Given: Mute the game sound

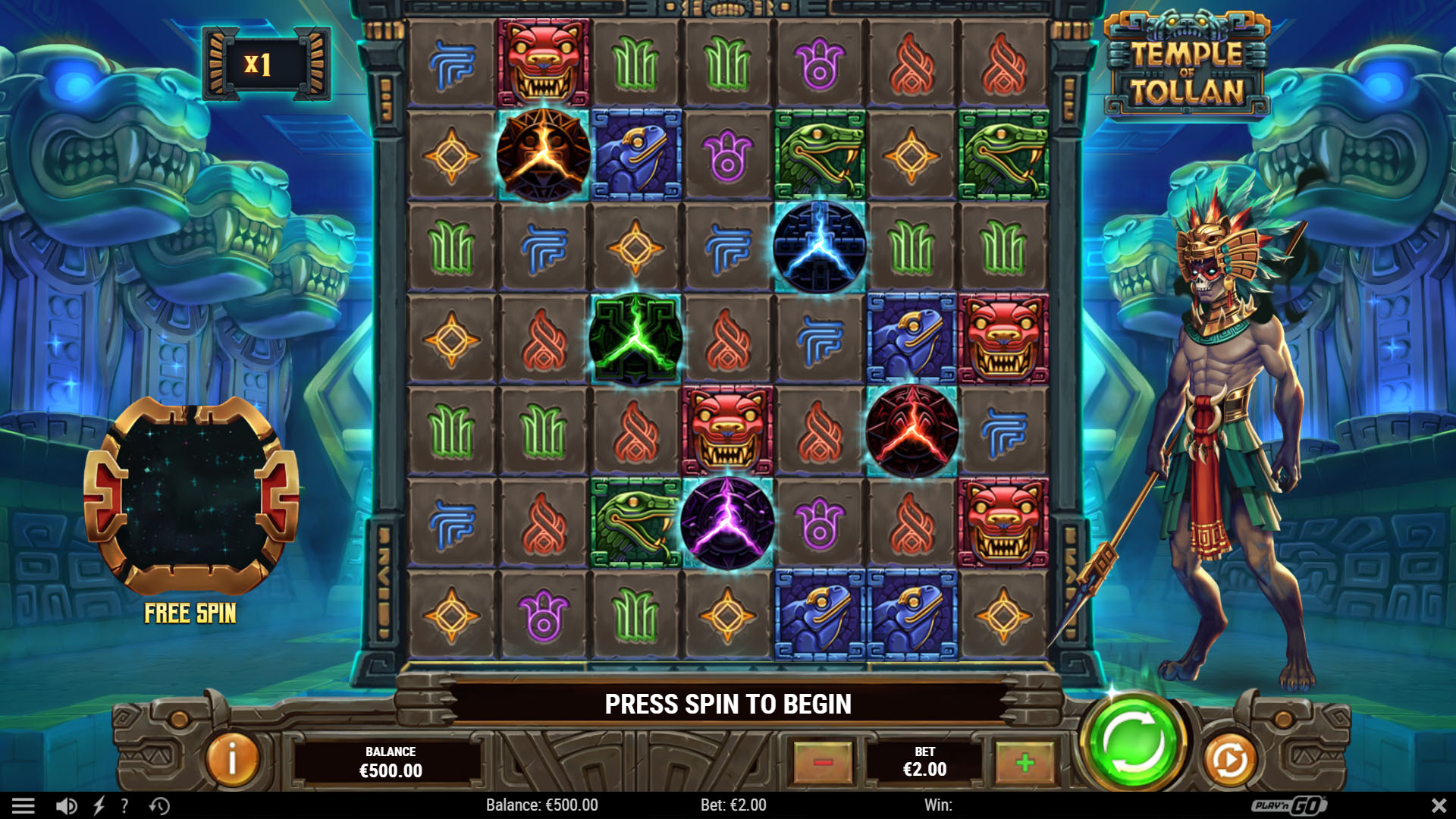Looking at the screenshot, I should 65,805.
